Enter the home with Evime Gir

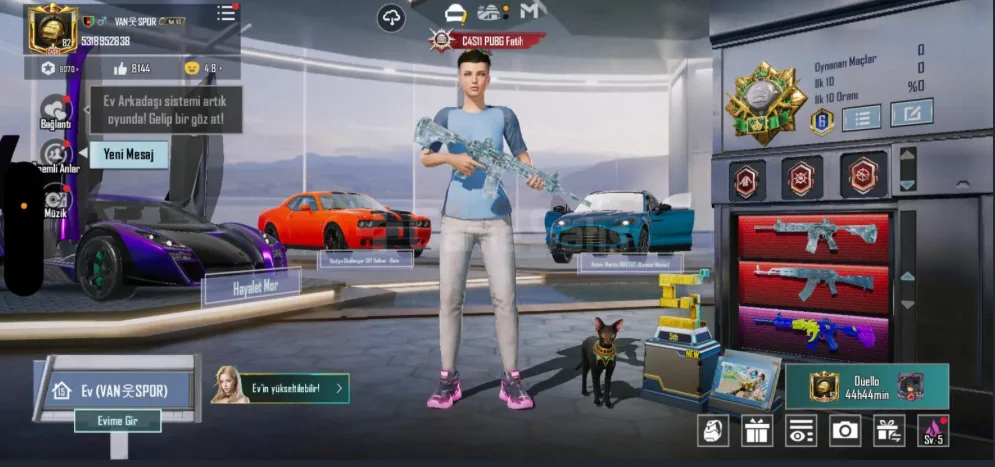pos(117,421)
